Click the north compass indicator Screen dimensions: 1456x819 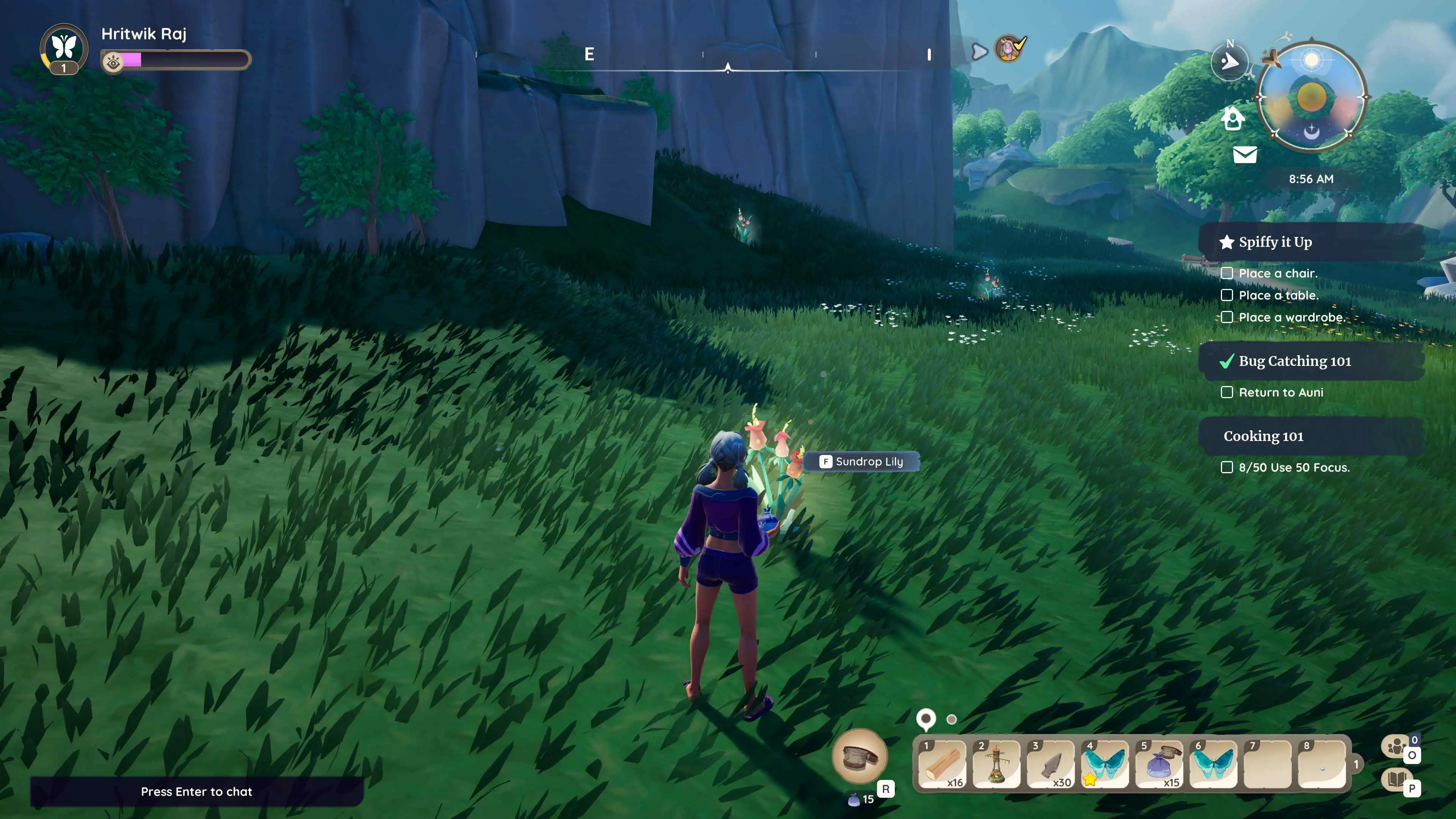[x=1230, y=61]
